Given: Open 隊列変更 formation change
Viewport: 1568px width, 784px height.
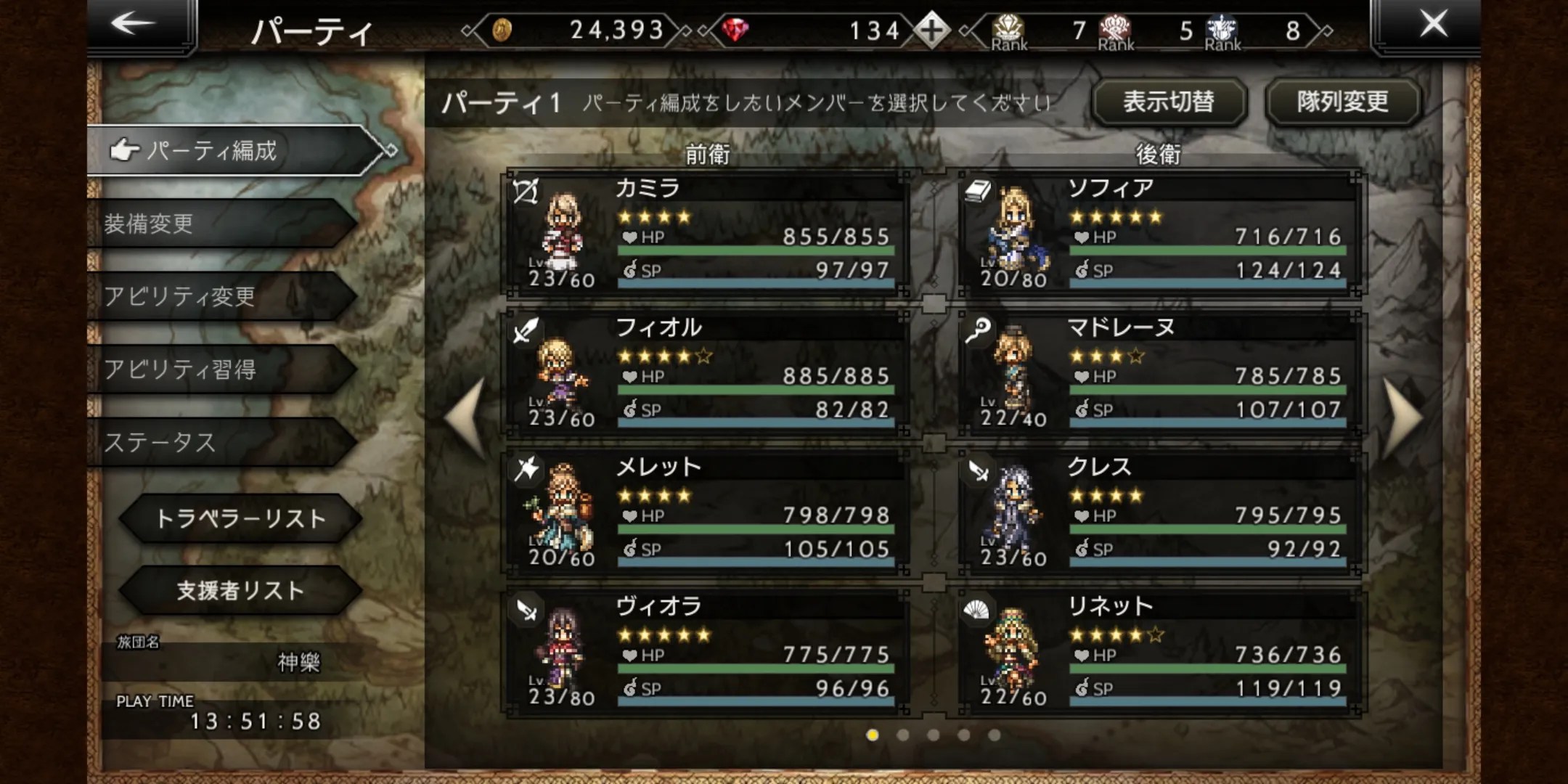Looking at the screenshot, I should pos(1342,102).
